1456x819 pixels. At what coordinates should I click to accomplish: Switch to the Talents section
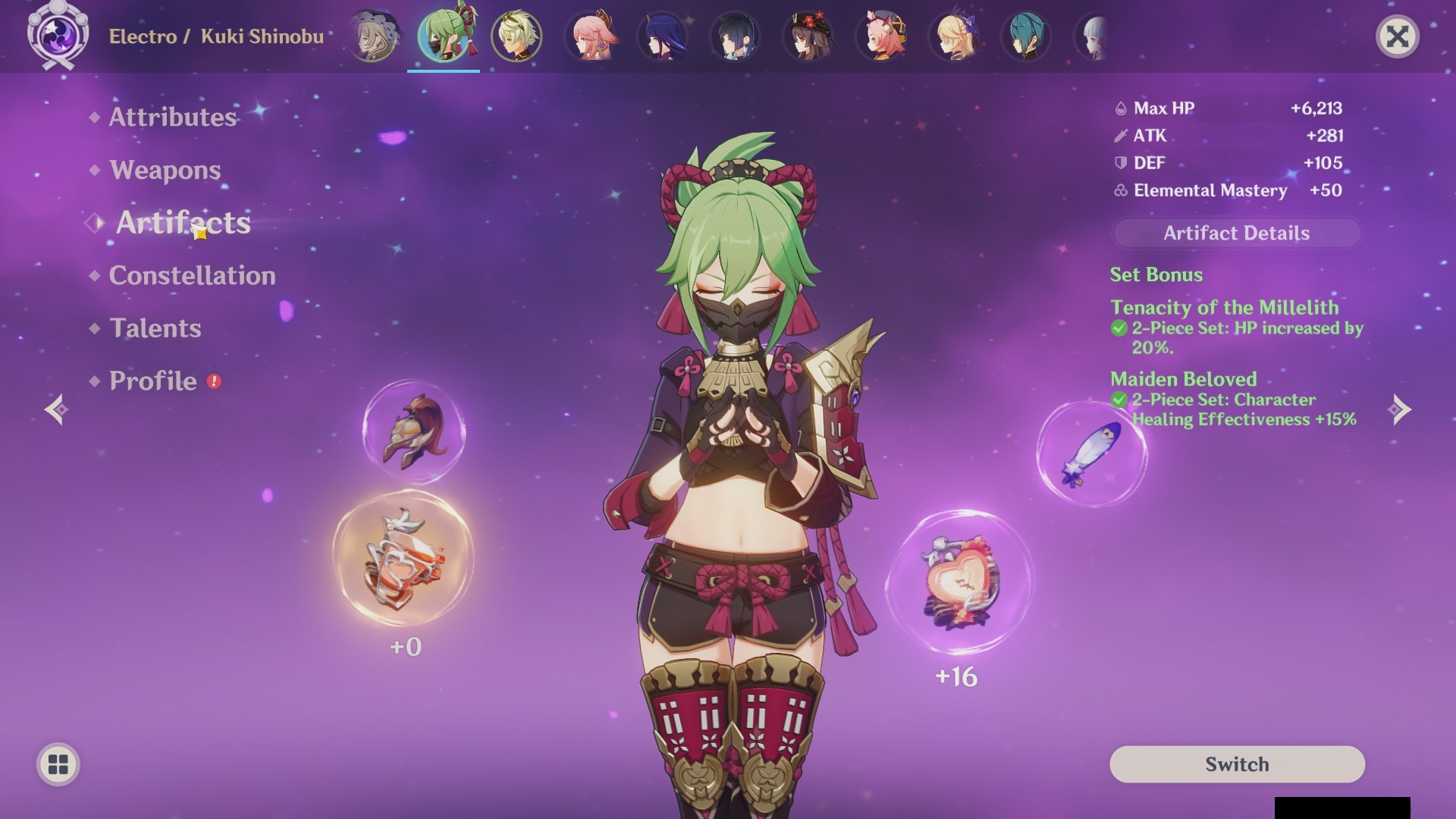pyautogui.click(x=155, y=328)
